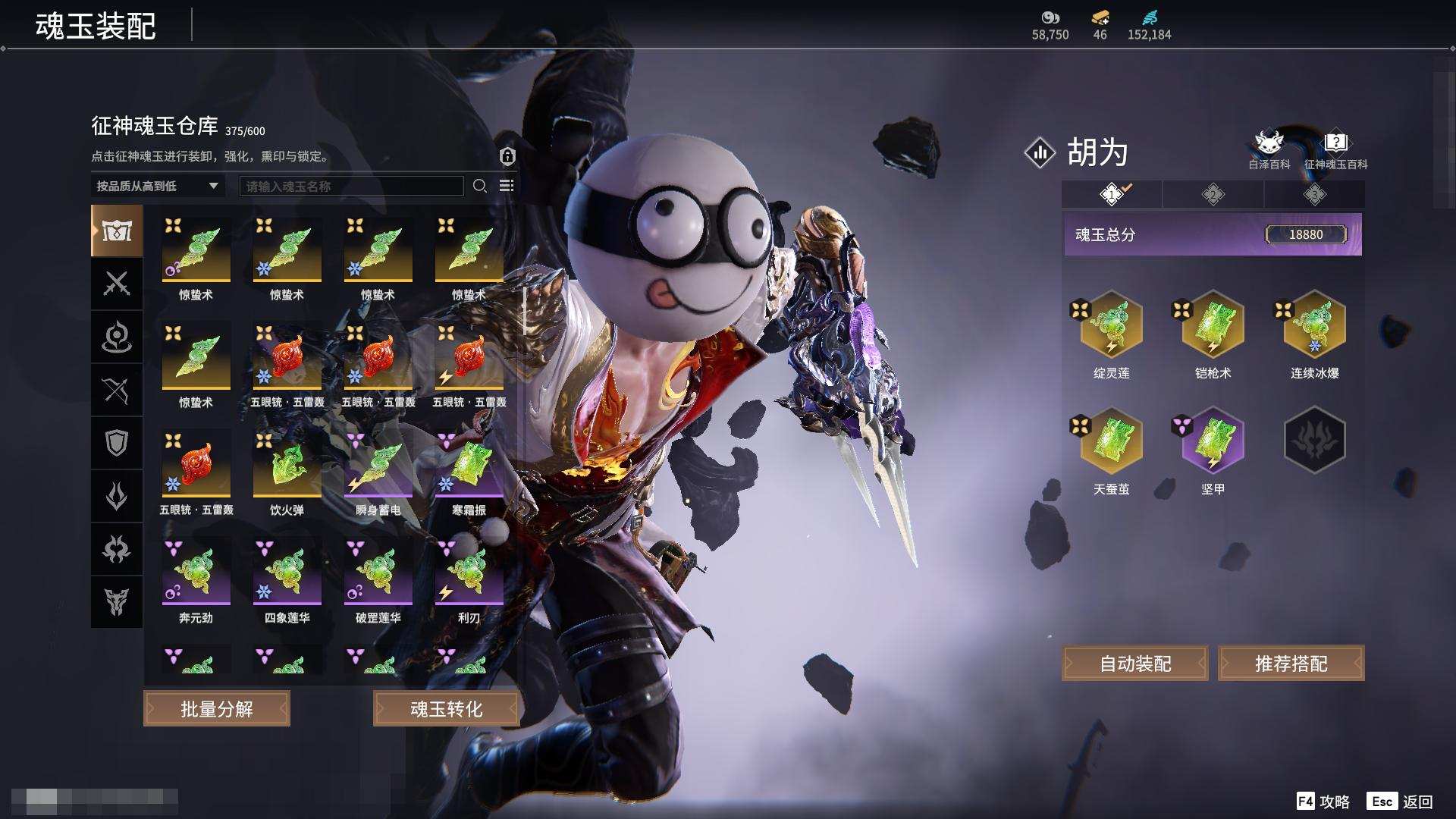This screenshot has width=1456, height=819.
Task: Switch to loadout preset 2
Action: (1213, 195)
